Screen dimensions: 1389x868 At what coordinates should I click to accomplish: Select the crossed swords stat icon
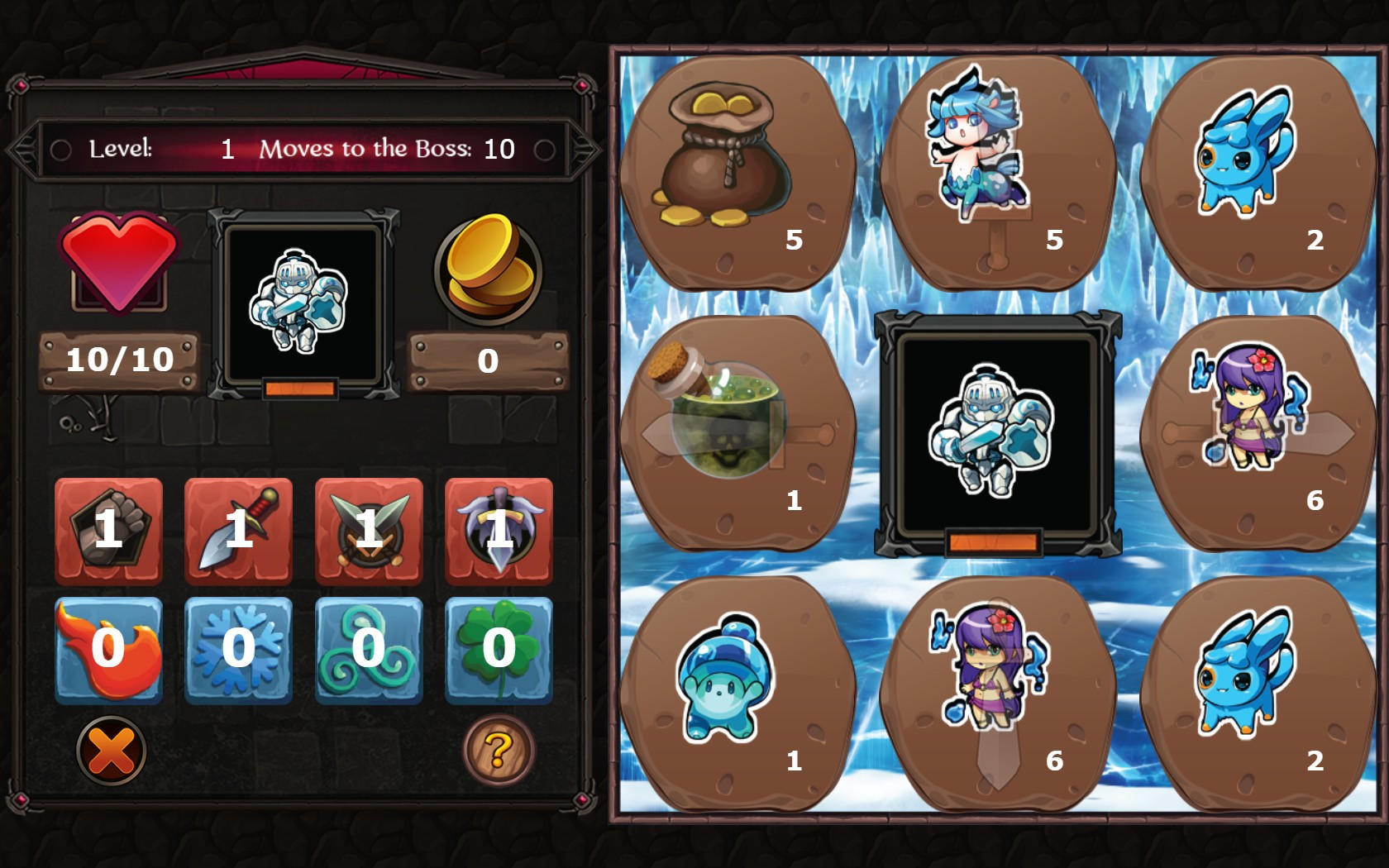pos(369,532)
